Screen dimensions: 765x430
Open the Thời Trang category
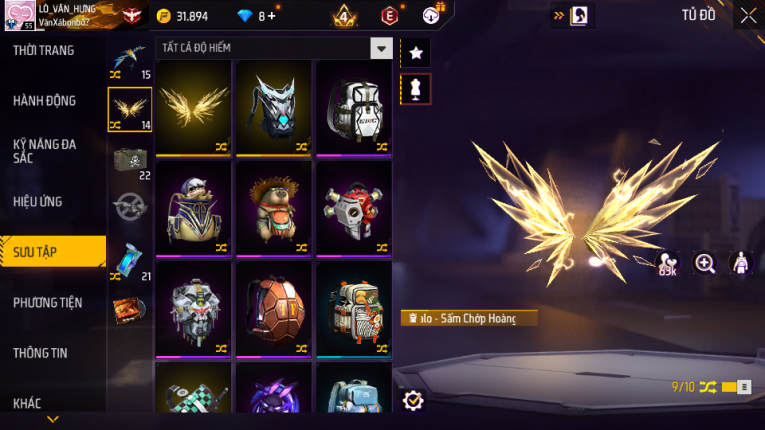44,50
